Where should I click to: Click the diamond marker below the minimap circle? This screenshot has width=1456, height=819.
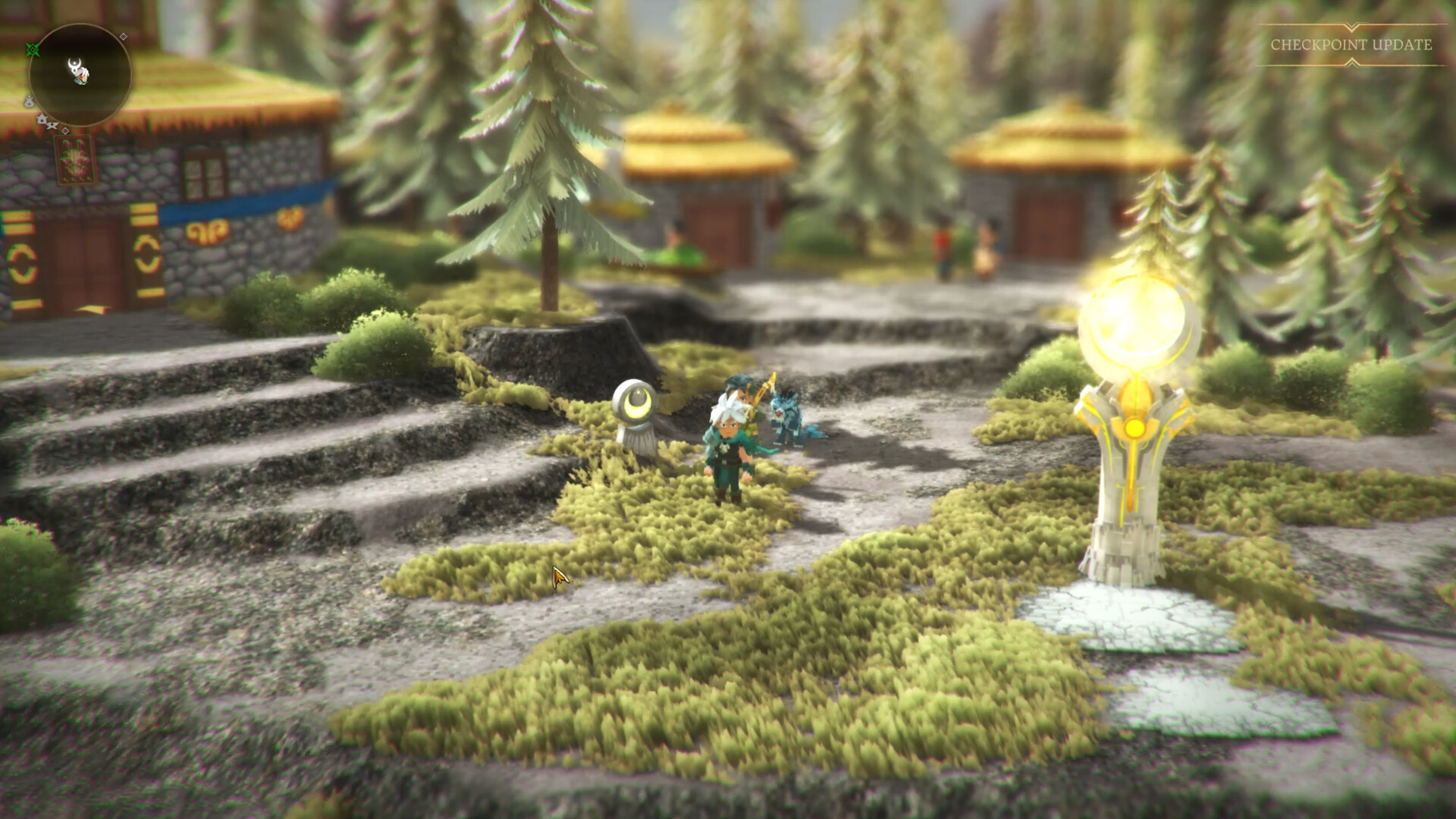(x=65, y=130)
